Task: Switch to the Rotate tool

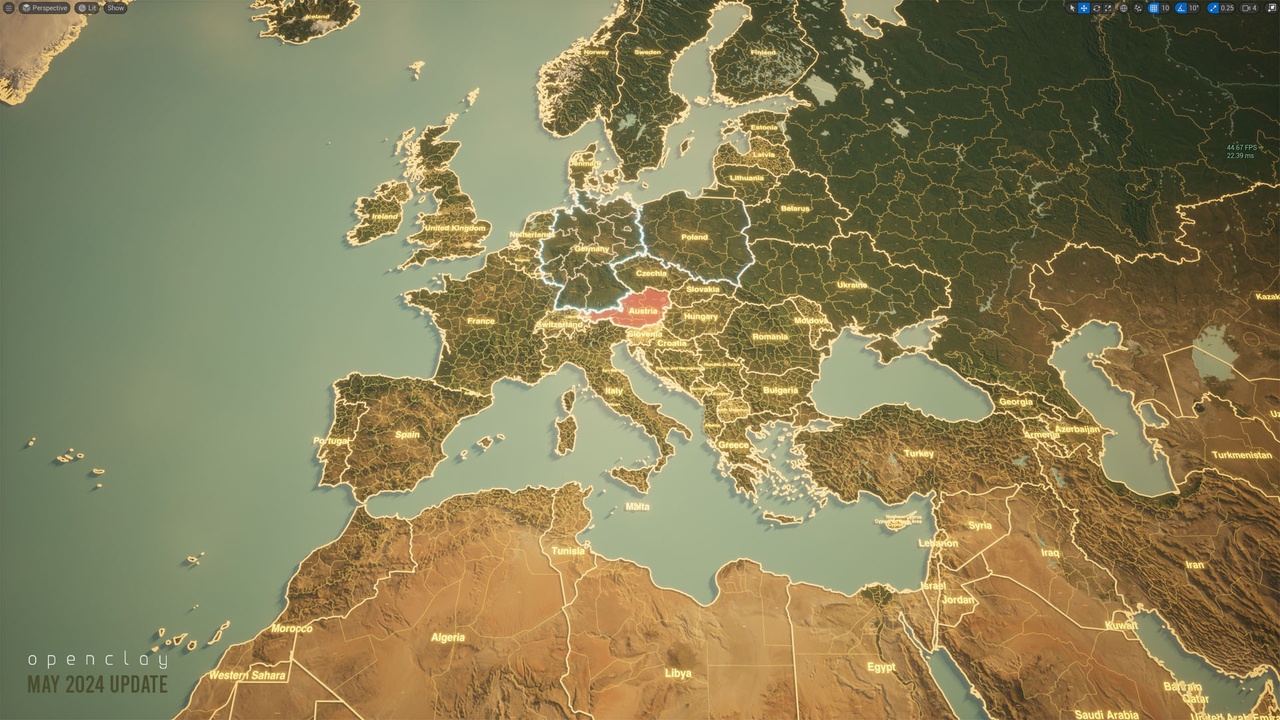Action: click(1097, 7)
